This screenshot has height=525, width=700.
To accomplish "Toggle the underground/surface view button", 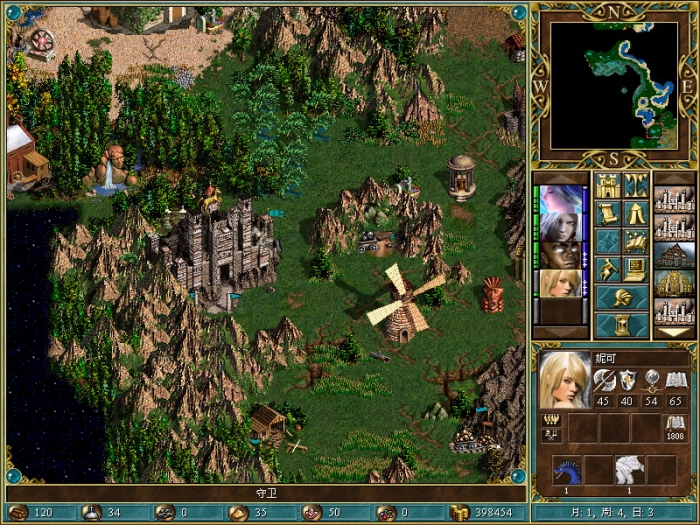I will (637, 186).
